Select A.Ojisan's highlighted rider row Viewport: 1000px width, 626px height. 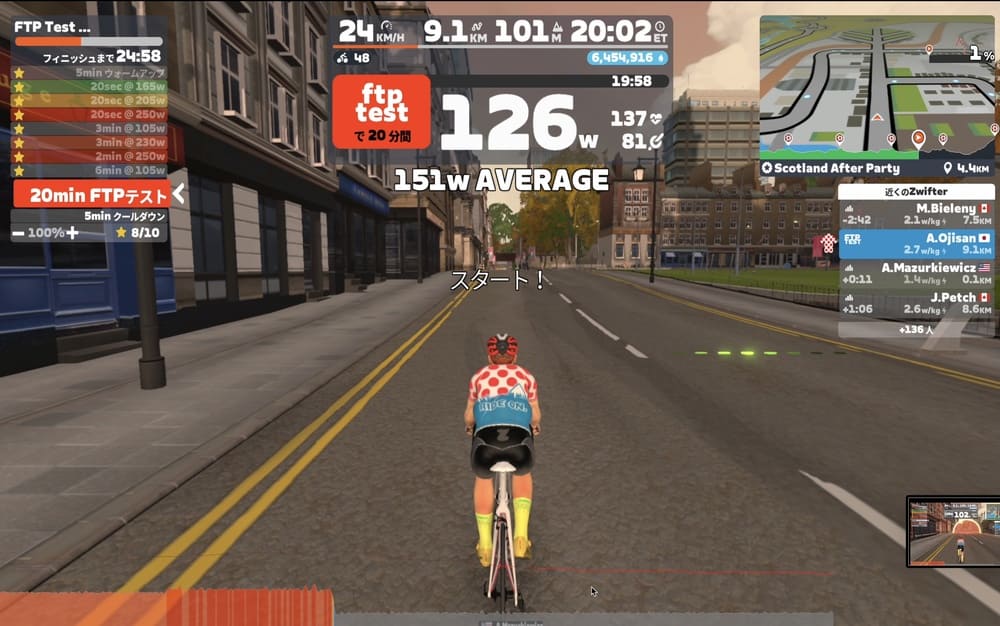pos(915,244)
